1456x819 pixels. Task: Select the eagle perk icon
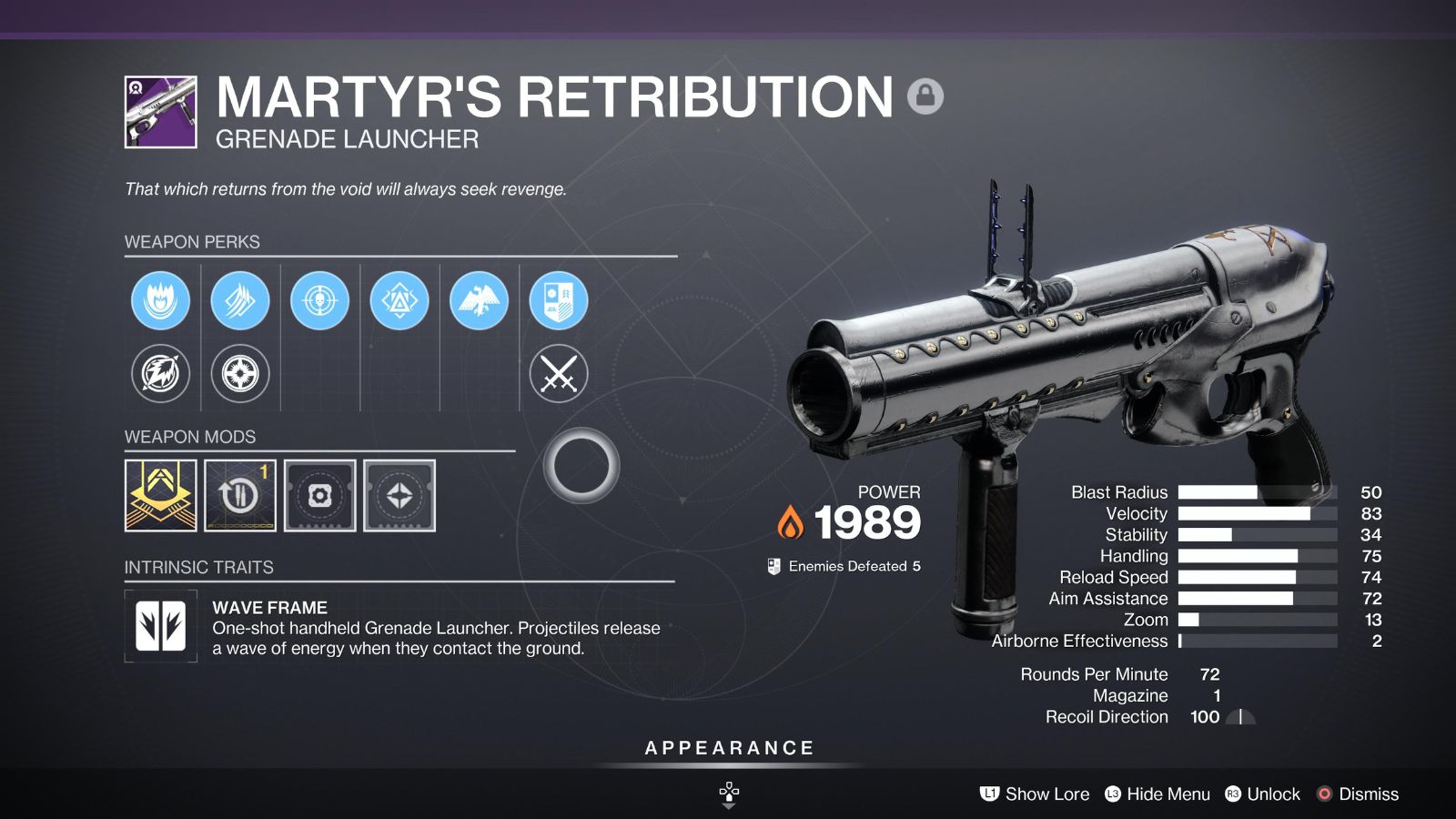coord(480,300)
